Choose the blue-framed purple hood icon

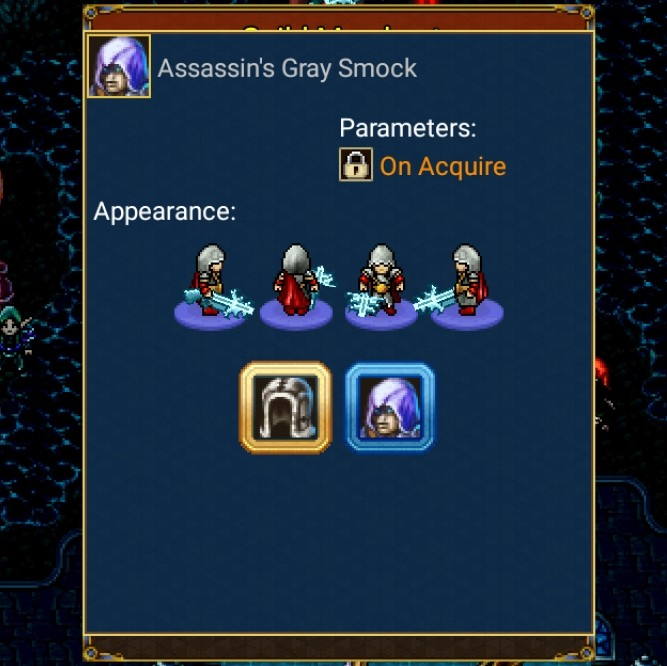coord(390,407)
